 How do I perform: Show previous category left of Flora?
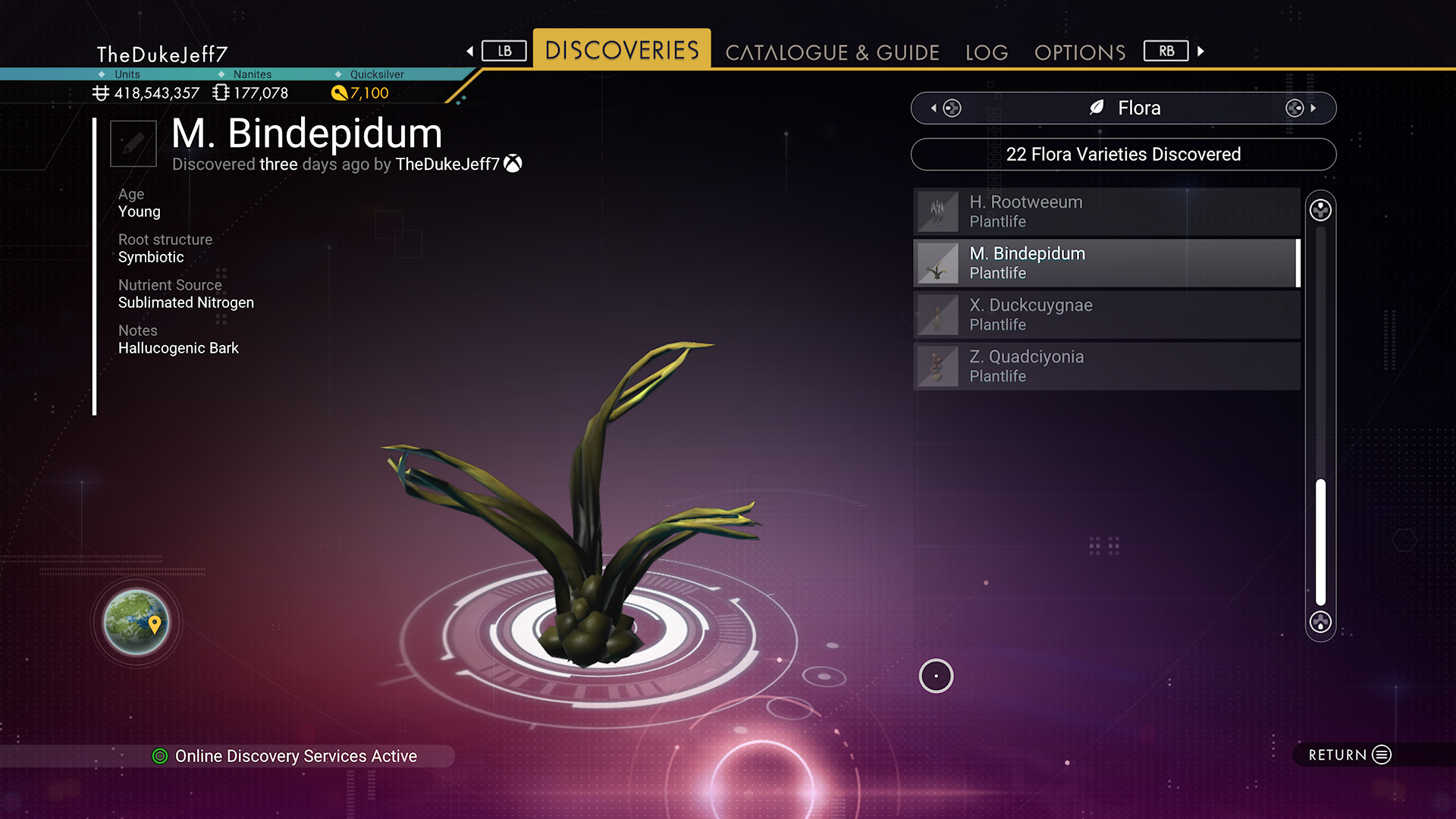(x=947, y=108)
